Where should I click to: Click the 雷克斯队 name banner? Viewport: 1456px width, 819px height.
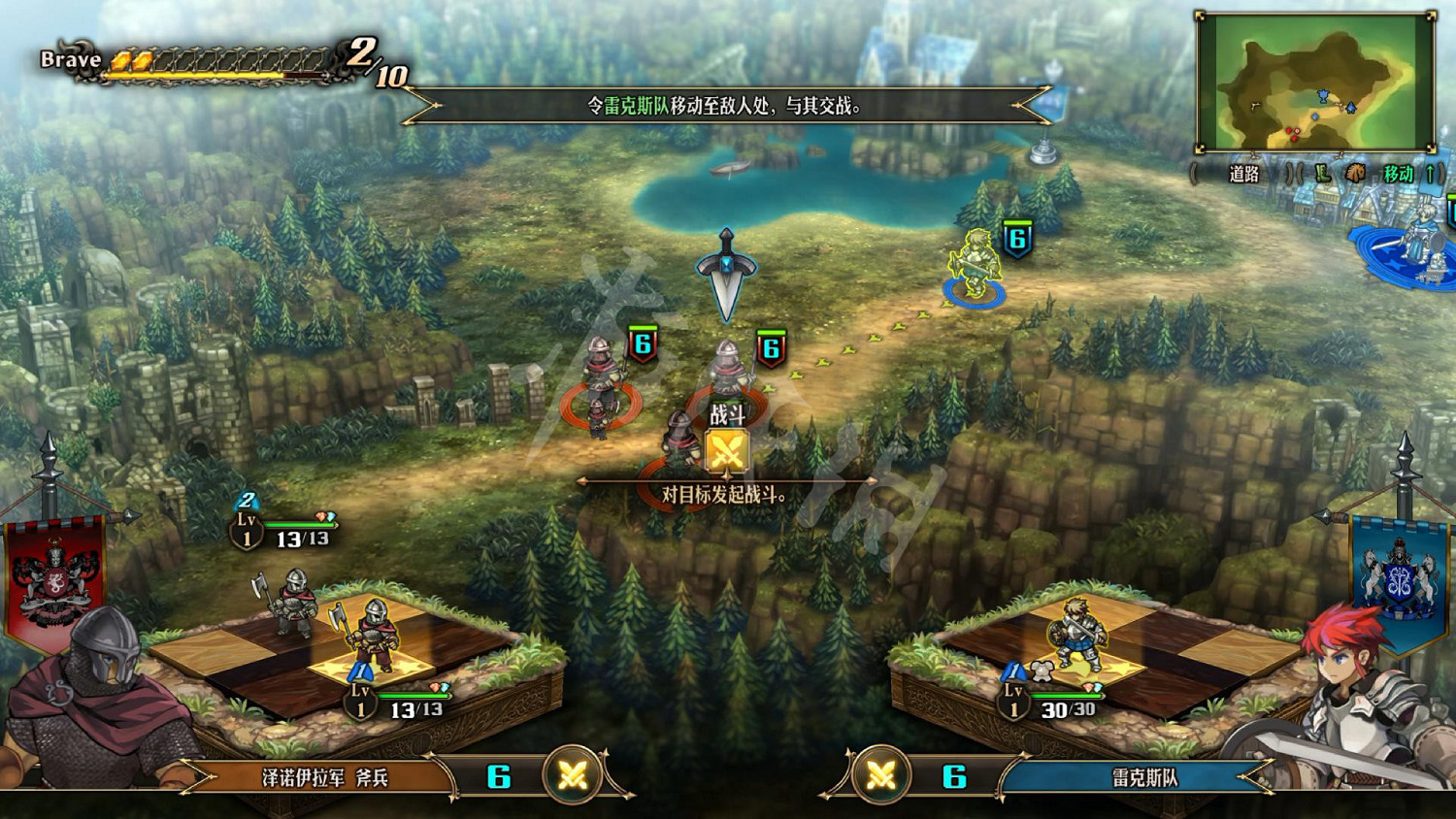pyautogui.click(x=1145, y=777)
